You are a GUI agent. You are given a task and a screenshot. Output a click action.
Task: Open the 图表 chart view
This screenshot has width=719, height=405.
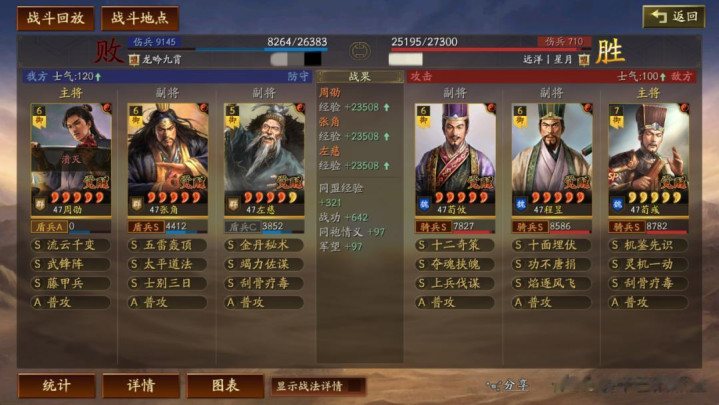225,386
